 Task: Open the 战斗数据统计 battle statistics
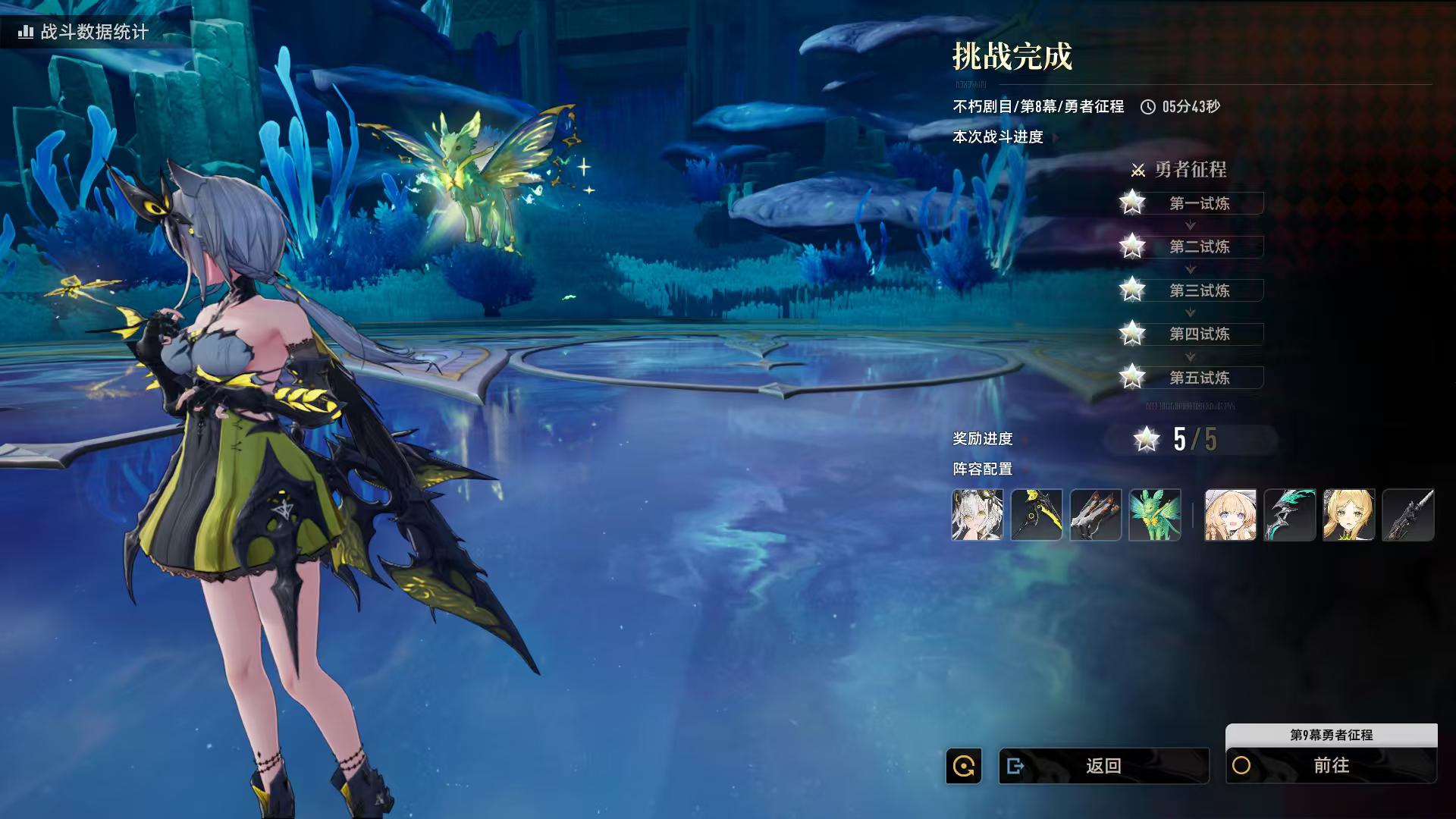click(x=85, y=32)
